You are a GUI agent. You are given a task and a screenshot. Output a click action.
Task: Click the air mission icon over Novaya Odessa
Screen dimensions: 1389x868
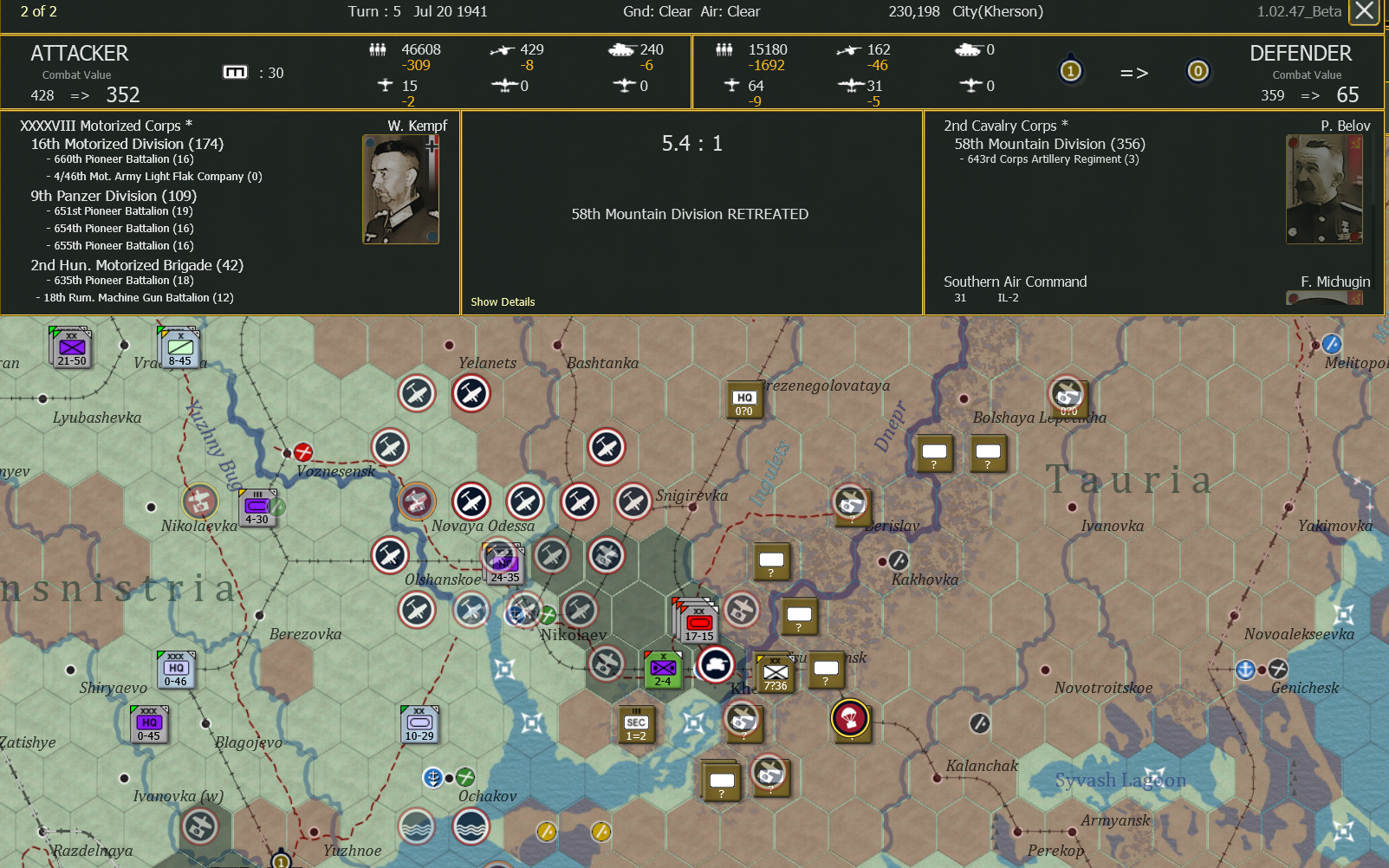(x=473, y=502)
